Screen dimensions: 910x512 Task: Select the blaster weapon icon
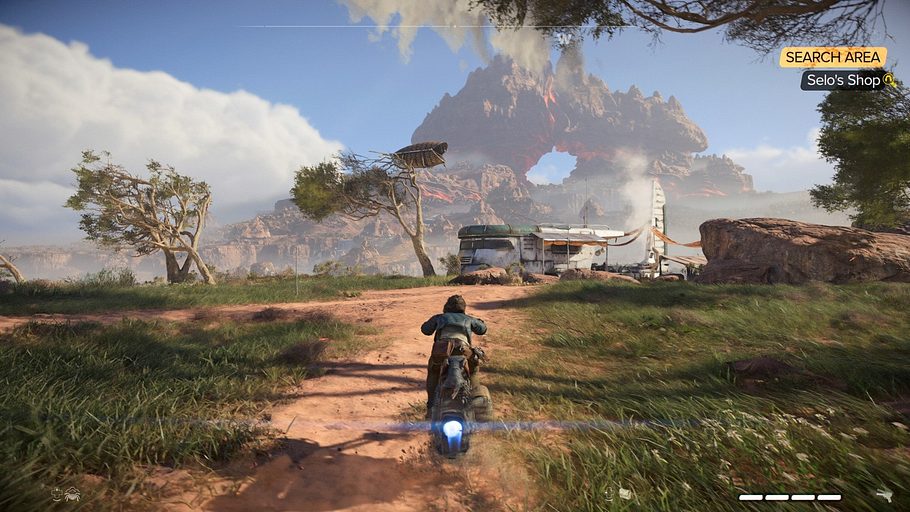pyautogui.click(x=883, y=494)
